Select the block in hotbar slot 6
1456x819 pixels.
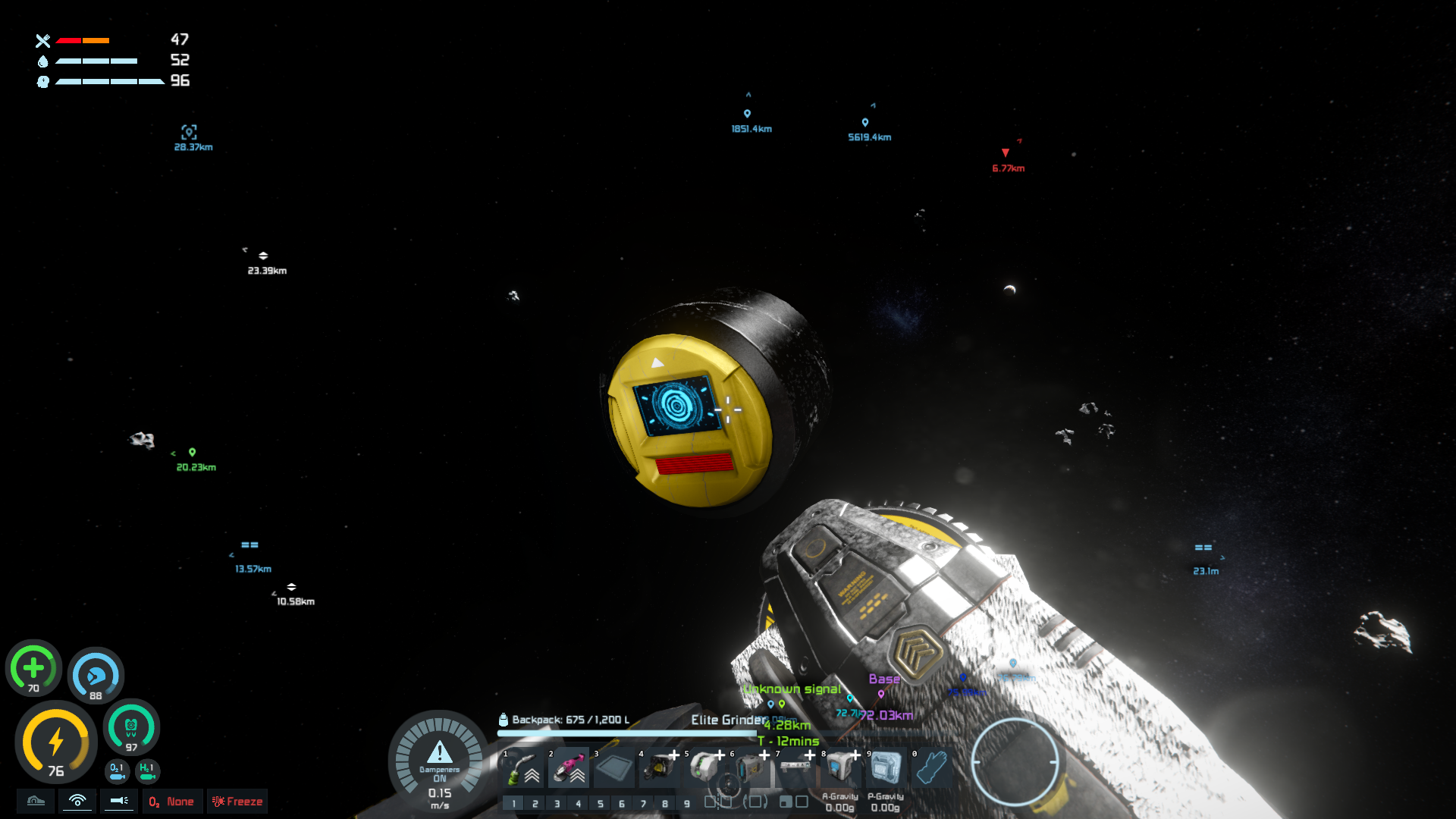[750, 768]
